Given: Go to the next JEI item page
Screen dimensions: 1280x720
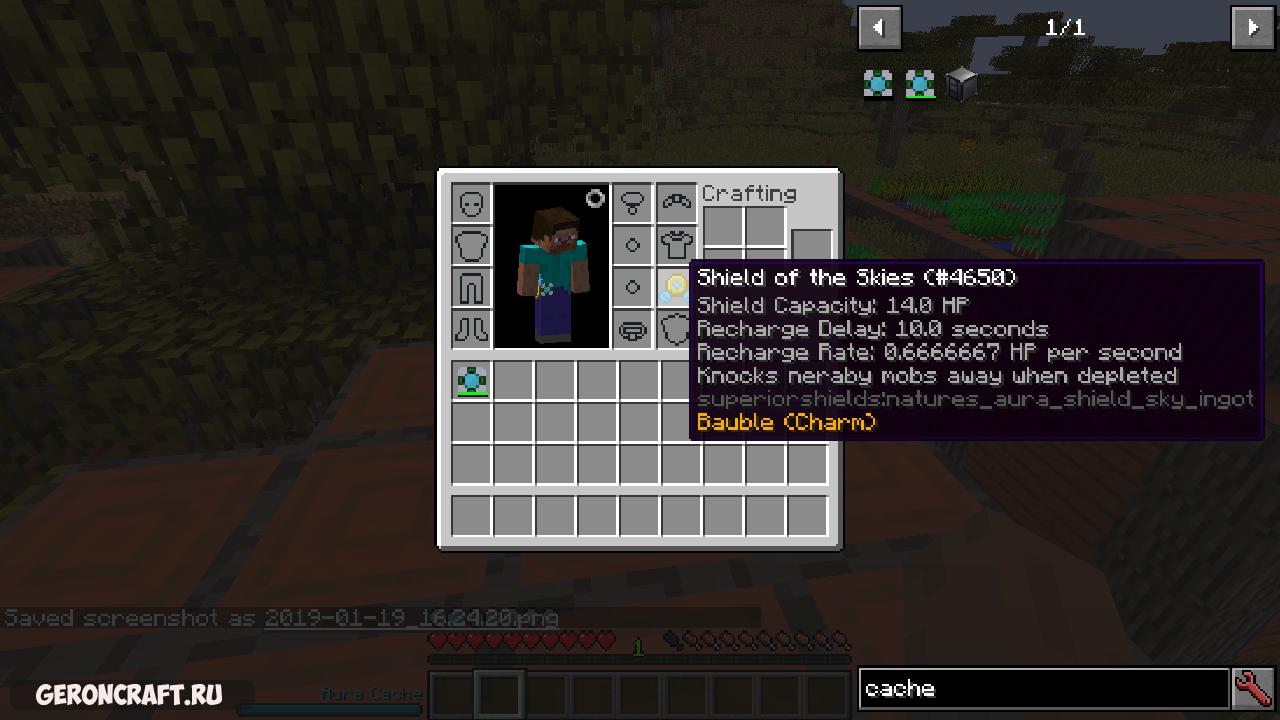Looking at the screenshot, I should coord(1252,28).
